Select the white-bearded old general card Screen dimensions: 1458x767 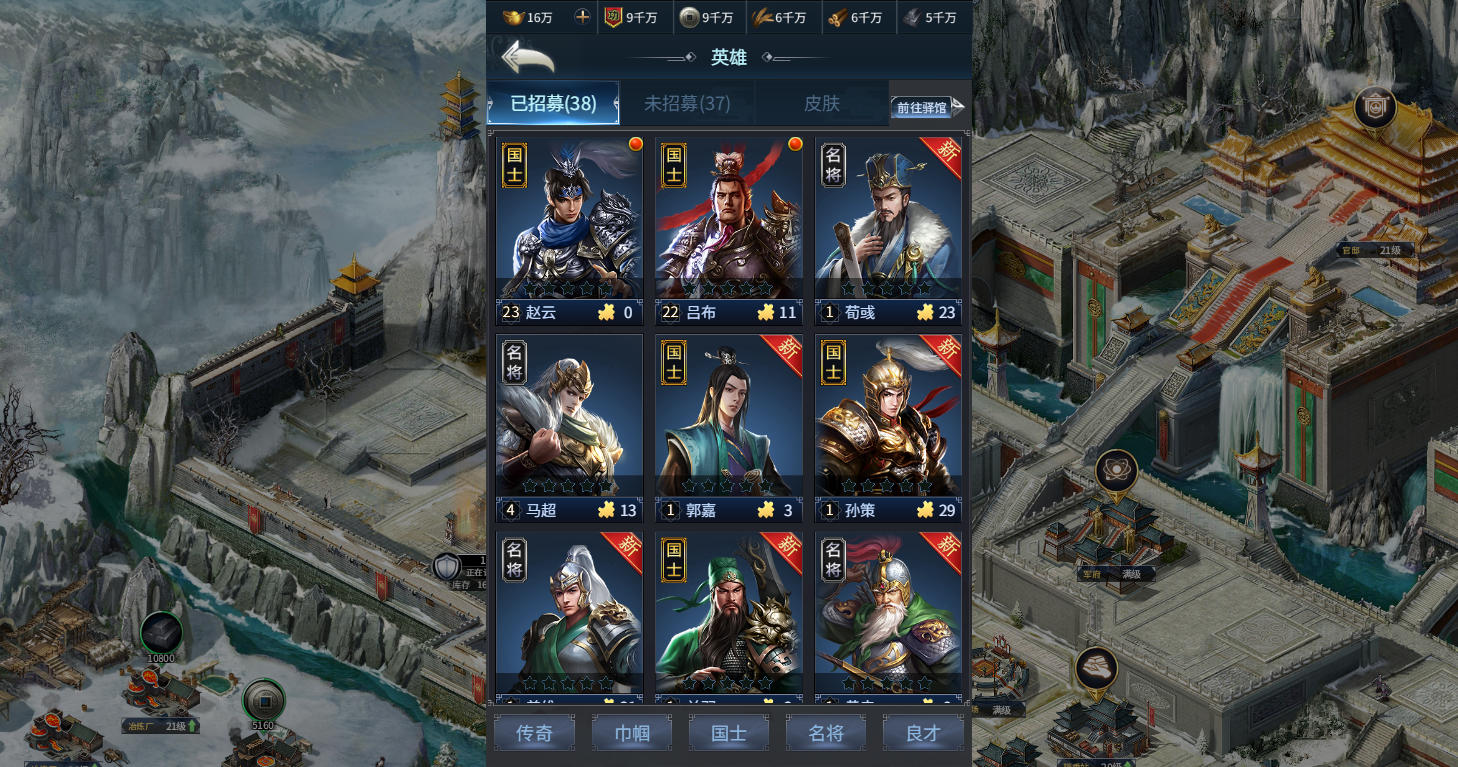point(888,615)
